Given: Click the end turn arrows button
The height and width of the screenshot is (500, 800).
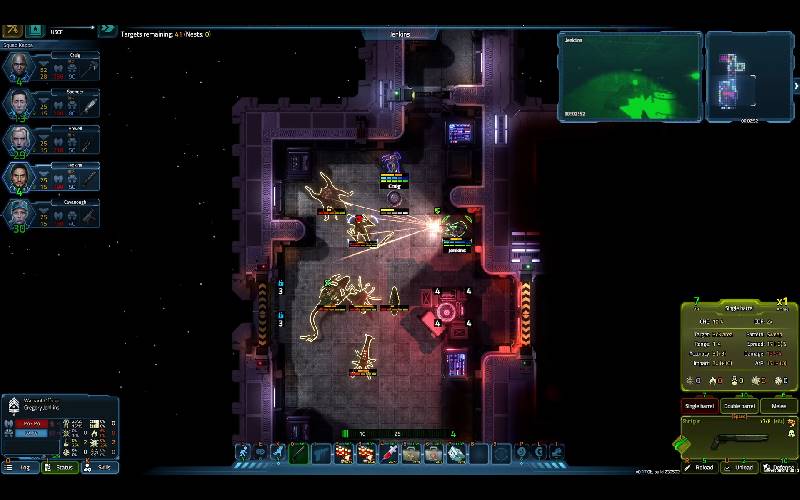Looking at the screenshot, I should click(x=106, y=31).
